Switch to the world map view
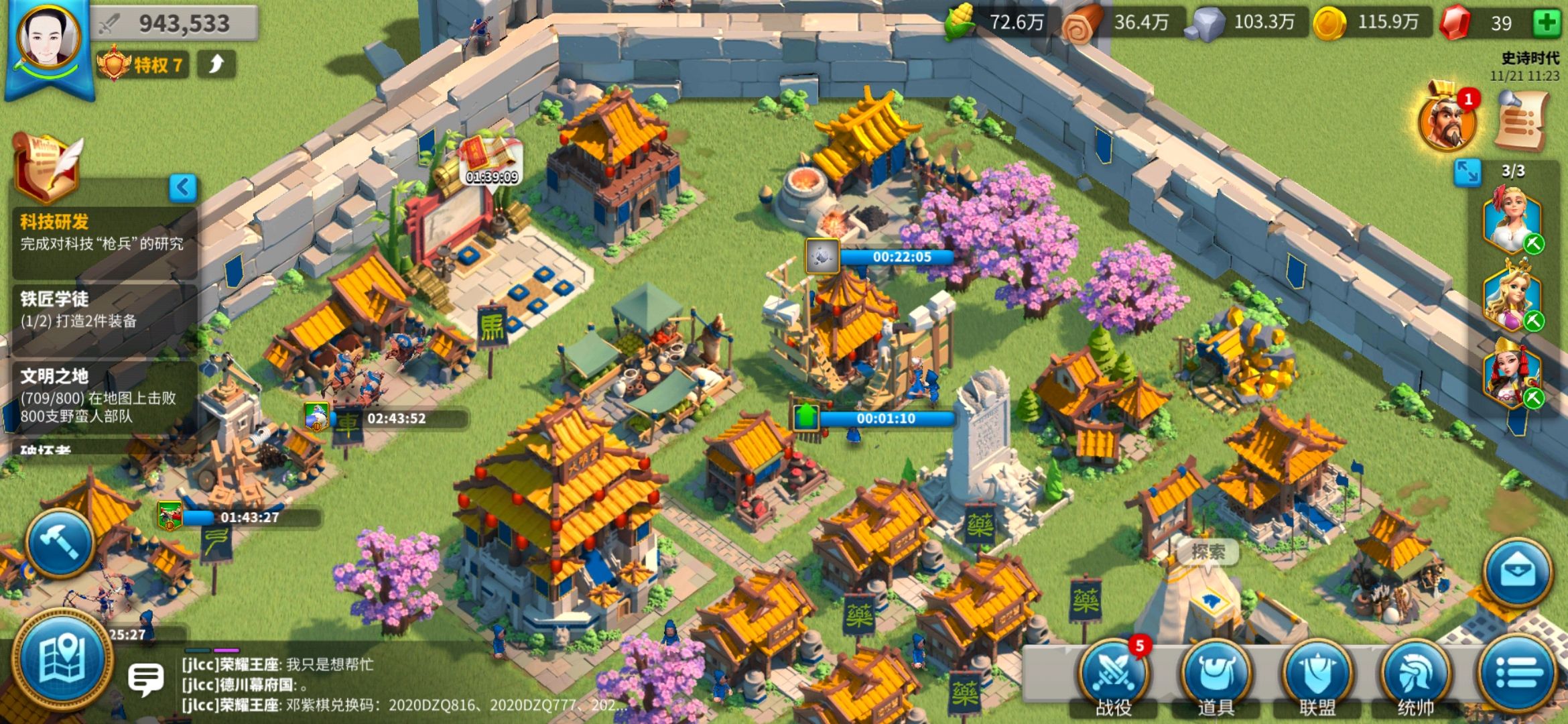The image size is (1568, 724). tap(62, 659)
